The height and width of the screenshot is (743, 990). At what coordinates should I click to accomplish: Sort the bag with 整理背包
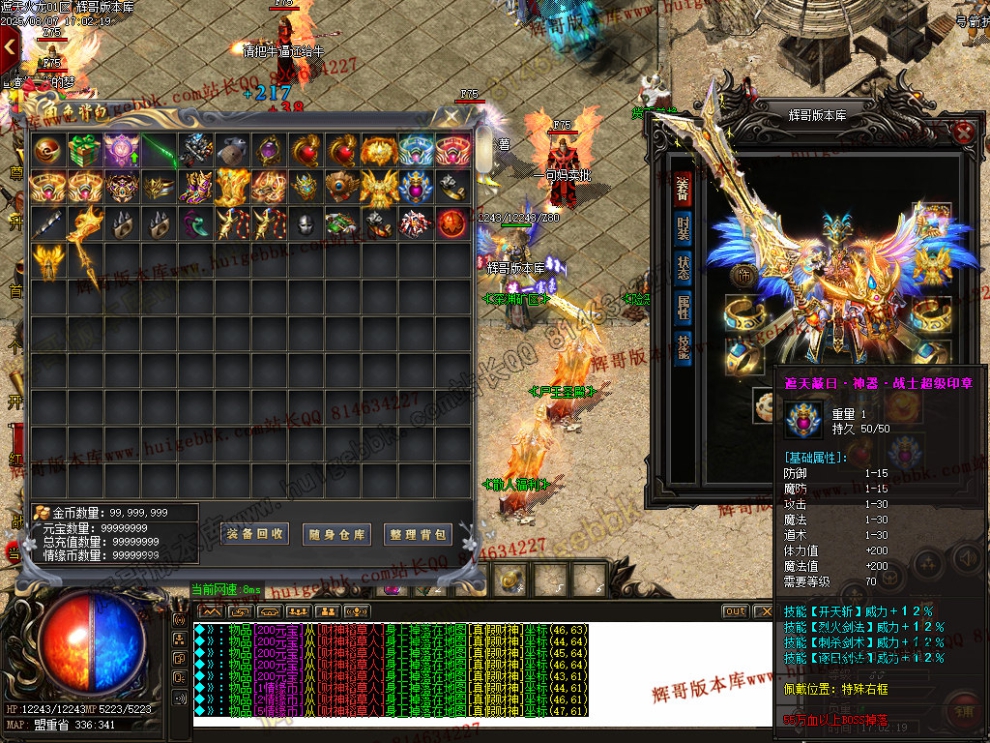pos(417,534)
